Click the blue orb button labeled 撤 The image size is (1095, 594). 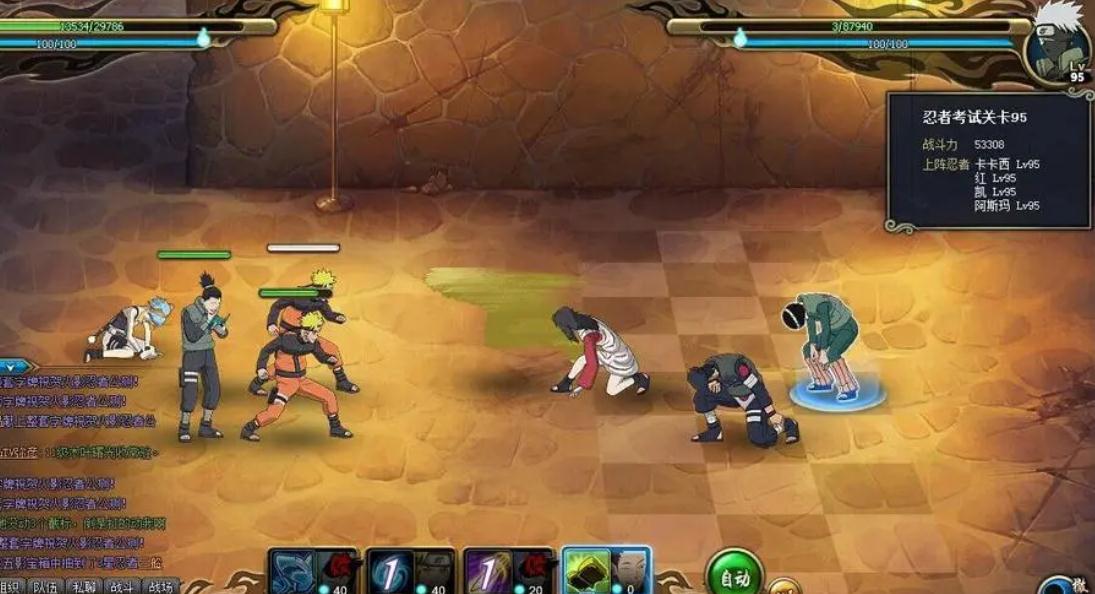click(x=1066, y=585)
